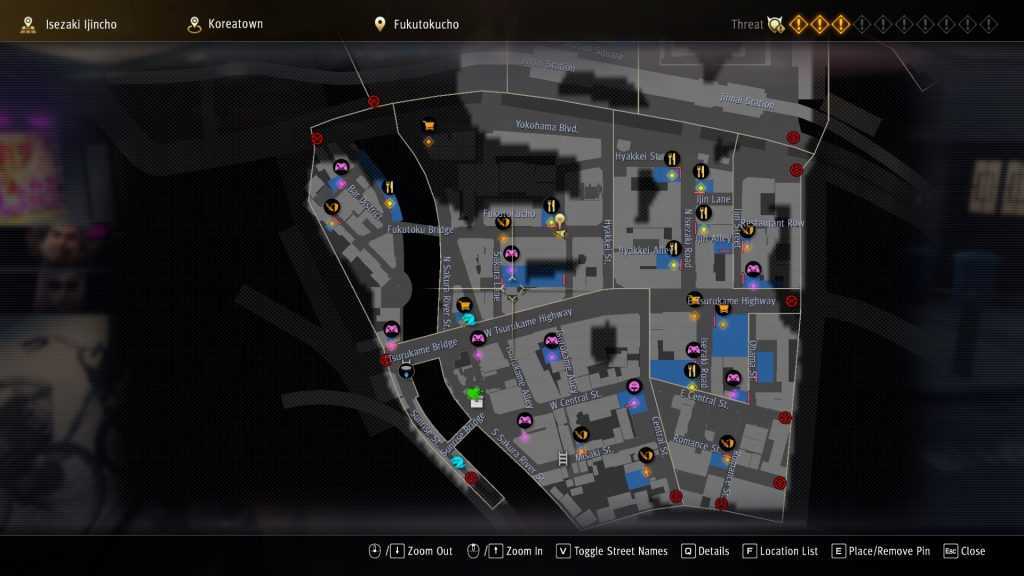The image size is (1024, 576).
Task: Select the orange marker on Misaki St.
Action: [x=581, y=434]
